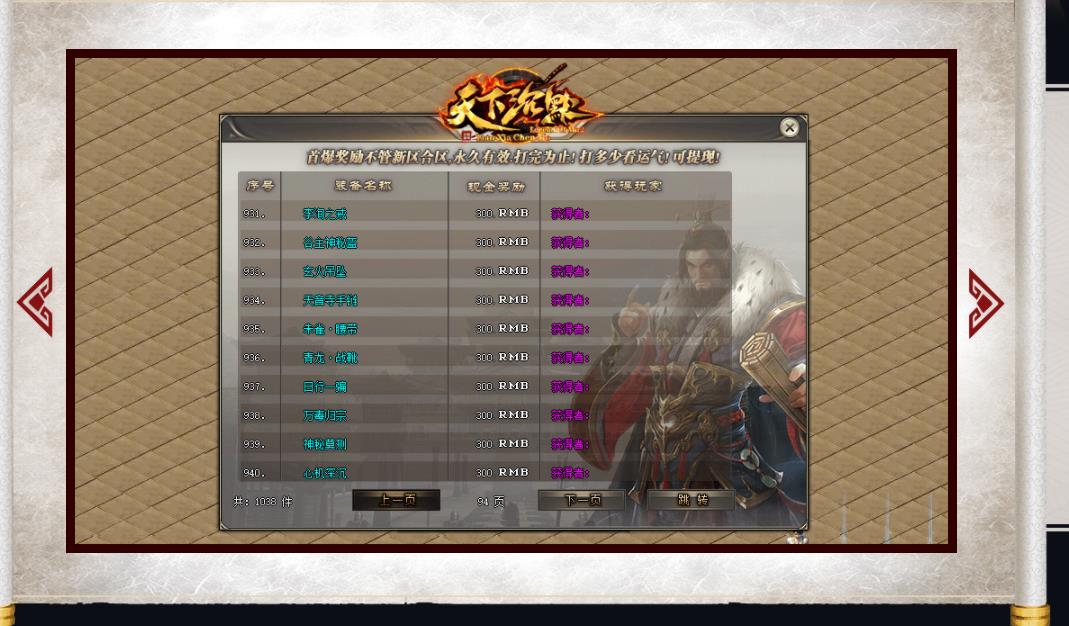
Task: Click the 下一页 next page button
Action: (x=582, y=500)
